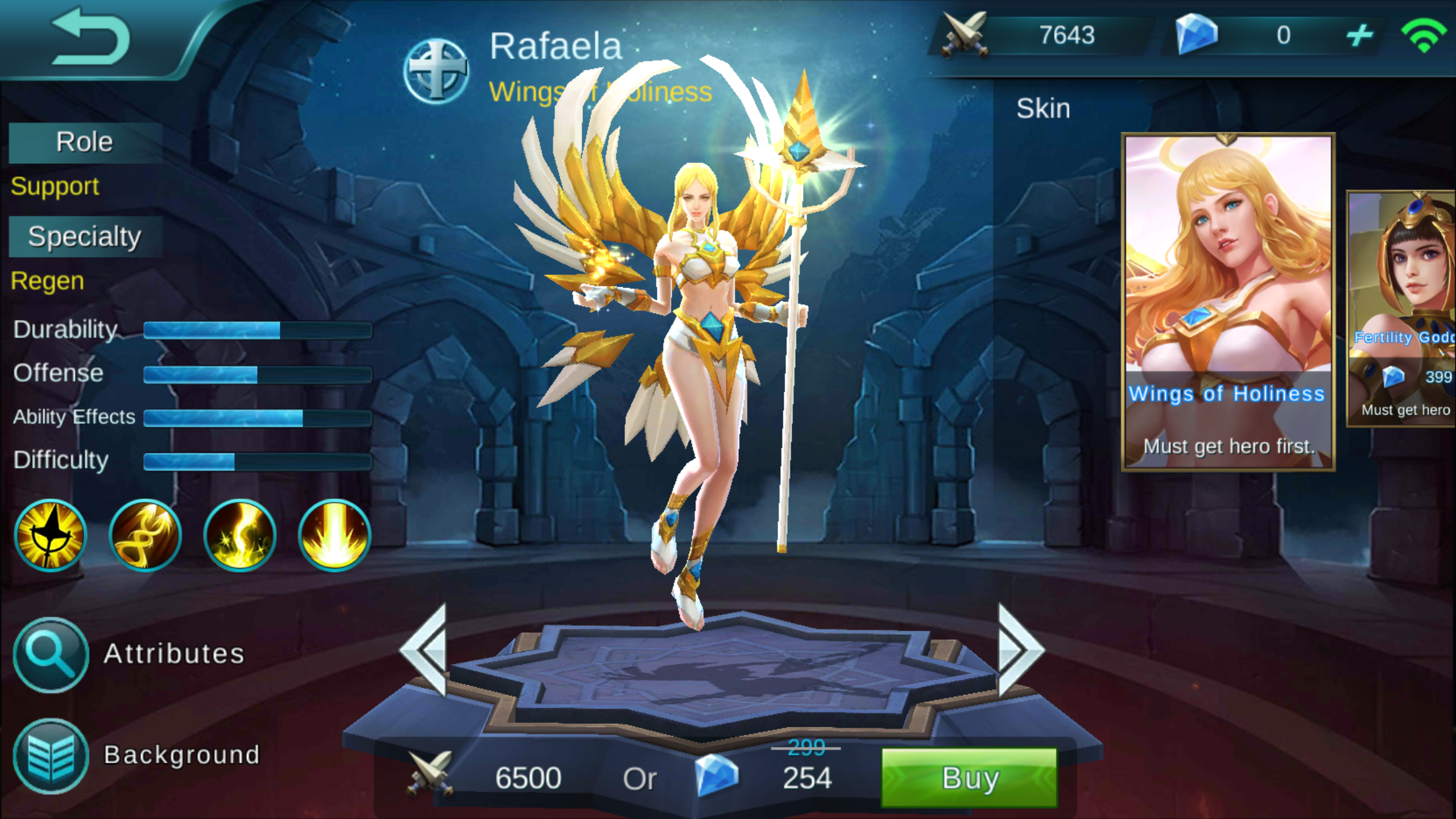Select Rafaela's first skill icon
The height and width of the screenshot is (819, 1456).
[50, 535]
